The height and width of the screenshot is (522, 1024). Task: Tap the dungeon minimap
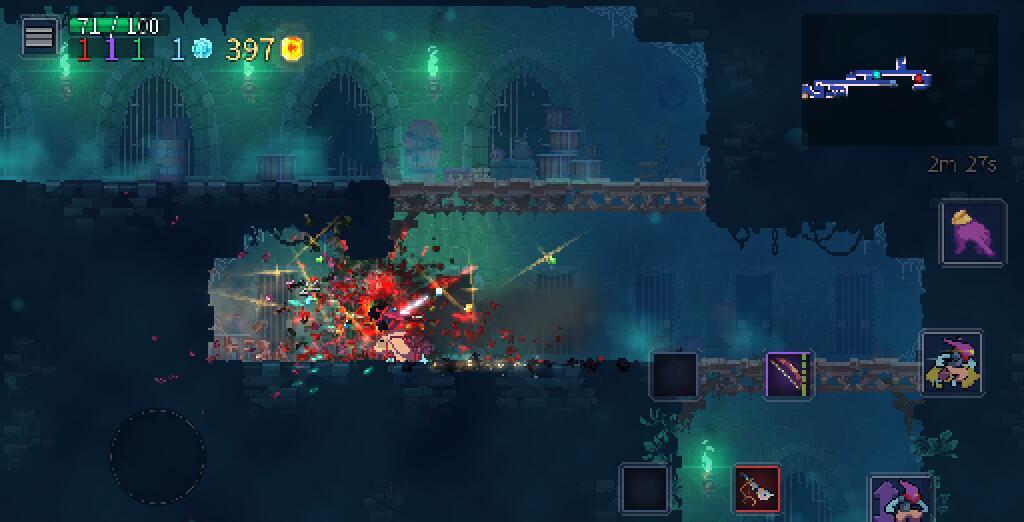click(x=899, y=80)
